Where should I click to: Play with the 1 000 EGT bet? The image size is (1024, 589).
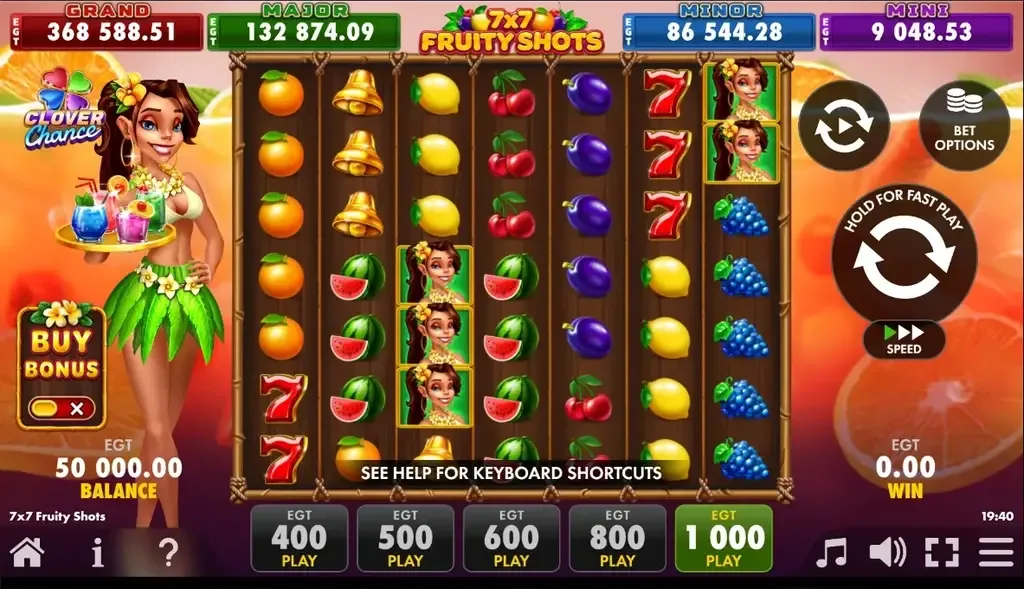pyautogui.click(x=723, y=540)
